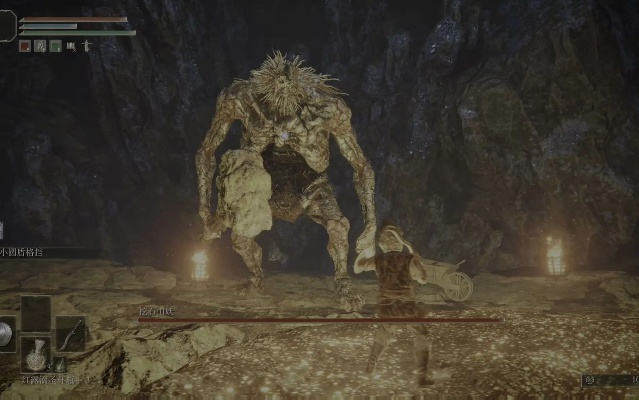639x400 pixels.
Task: Click the grey sword status icon
Action: 40,45
